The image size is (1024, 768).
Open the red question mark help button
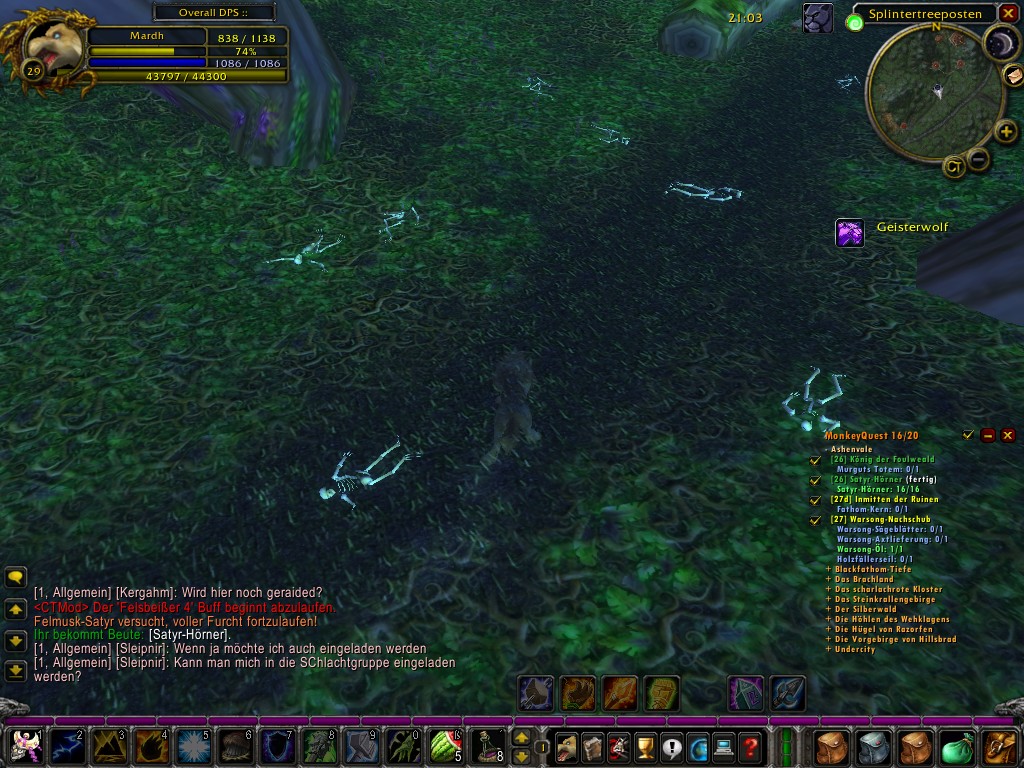pos(750,746)
